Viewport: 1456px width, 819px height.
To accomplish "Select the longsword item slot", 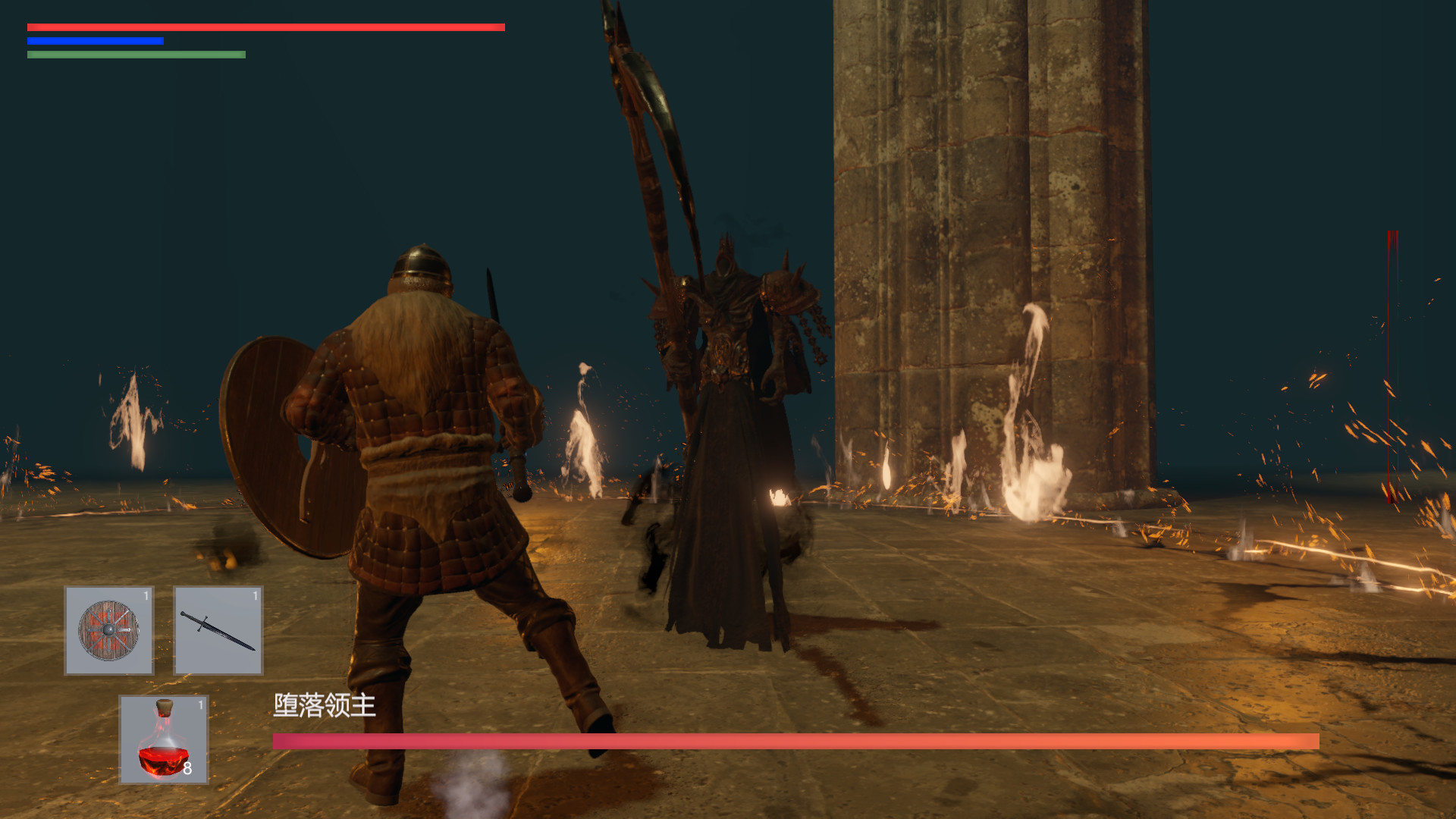I will click(218, 629).
